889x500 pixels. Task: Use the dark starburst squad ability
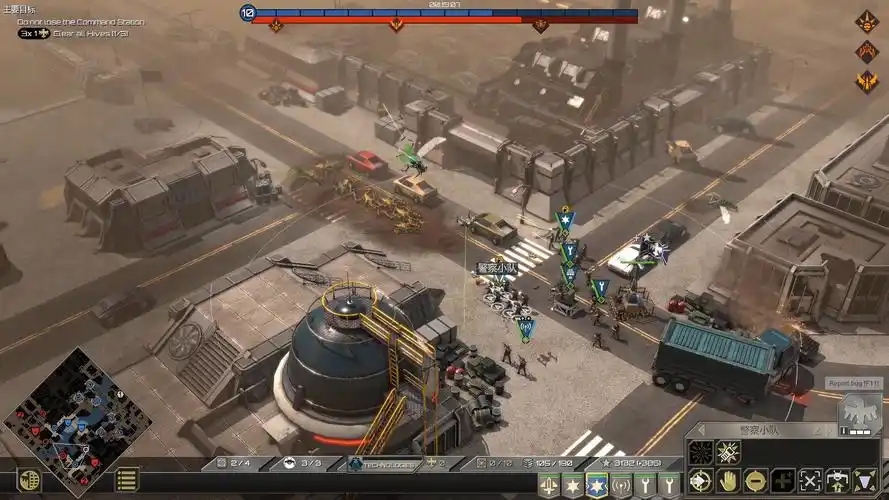click(701, 452)
